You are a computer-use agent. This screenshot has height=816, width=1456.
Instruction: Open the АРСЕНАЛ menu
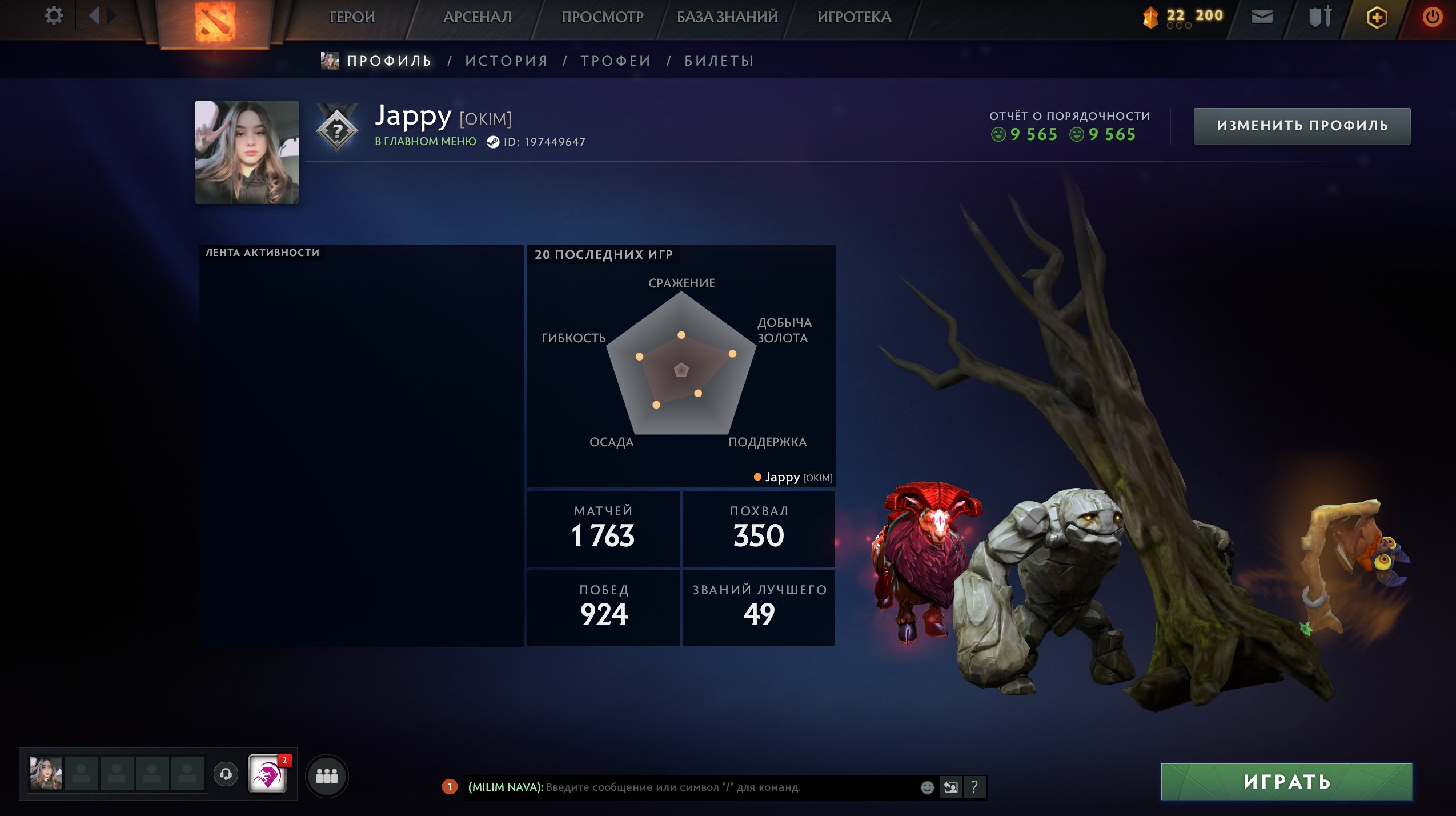pos(478,17)
